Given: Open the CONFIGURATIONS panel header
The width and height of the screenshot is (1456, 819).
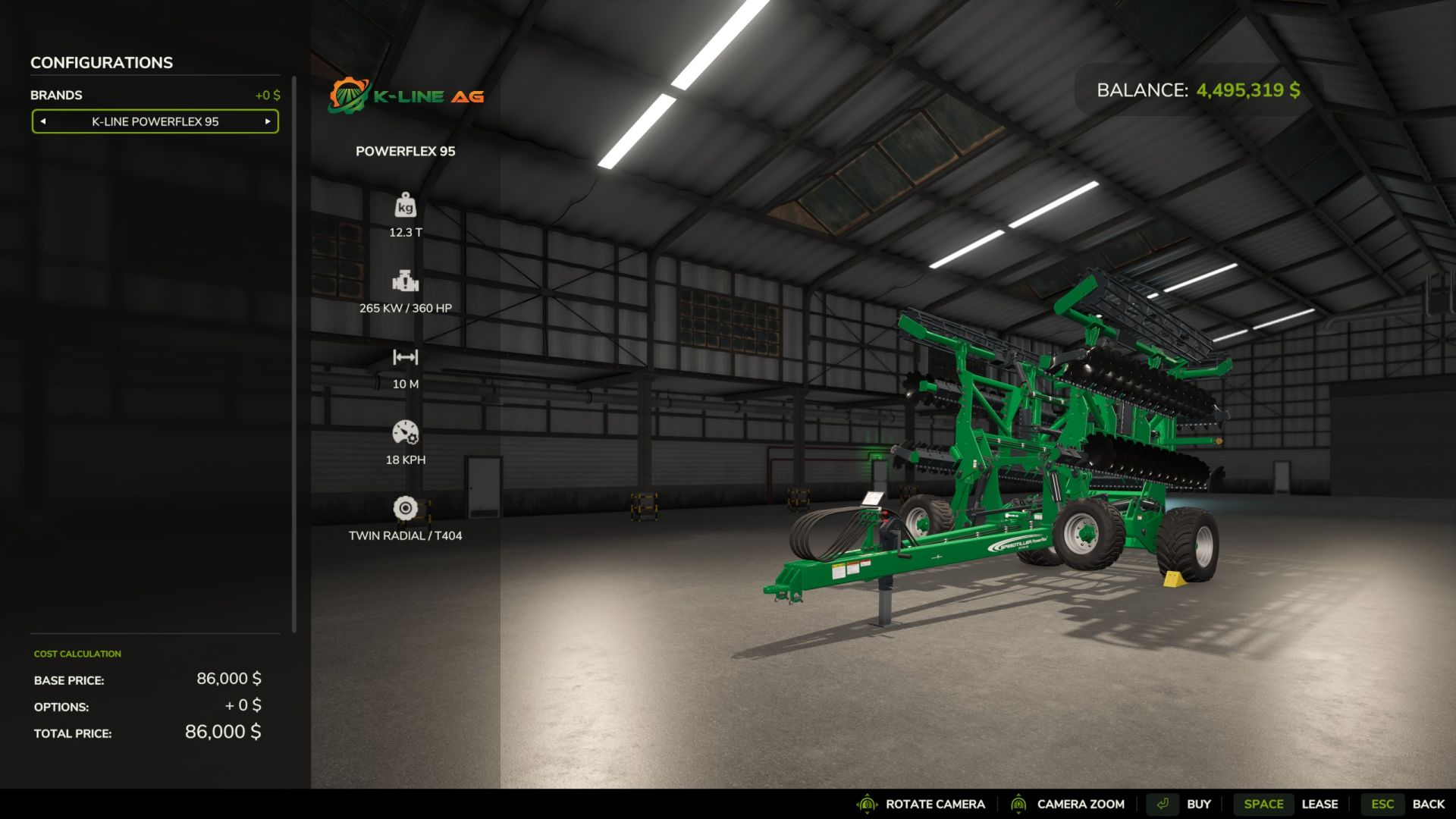Looking at the screenshot, I should click(100, 62).
